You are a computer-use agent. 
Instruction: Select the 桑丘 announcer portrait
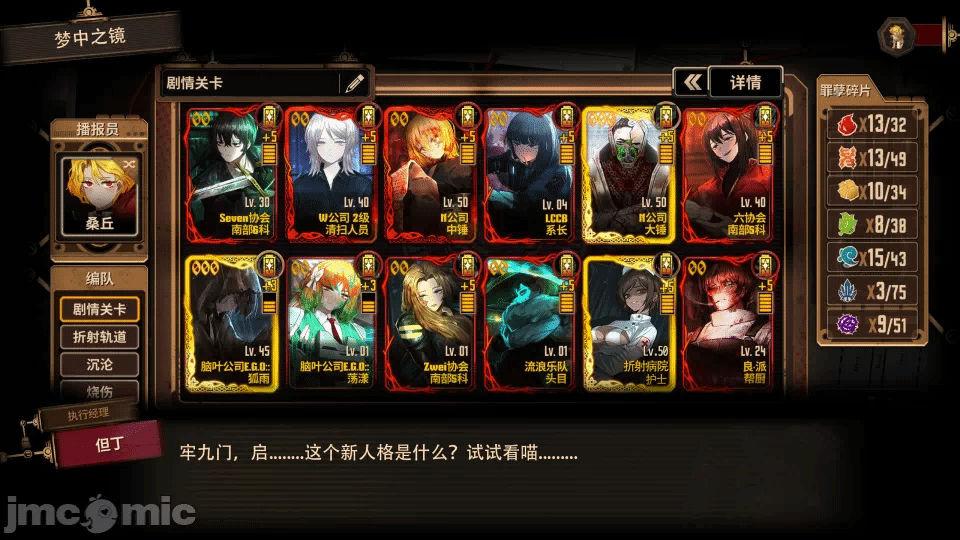pos(99,196)
